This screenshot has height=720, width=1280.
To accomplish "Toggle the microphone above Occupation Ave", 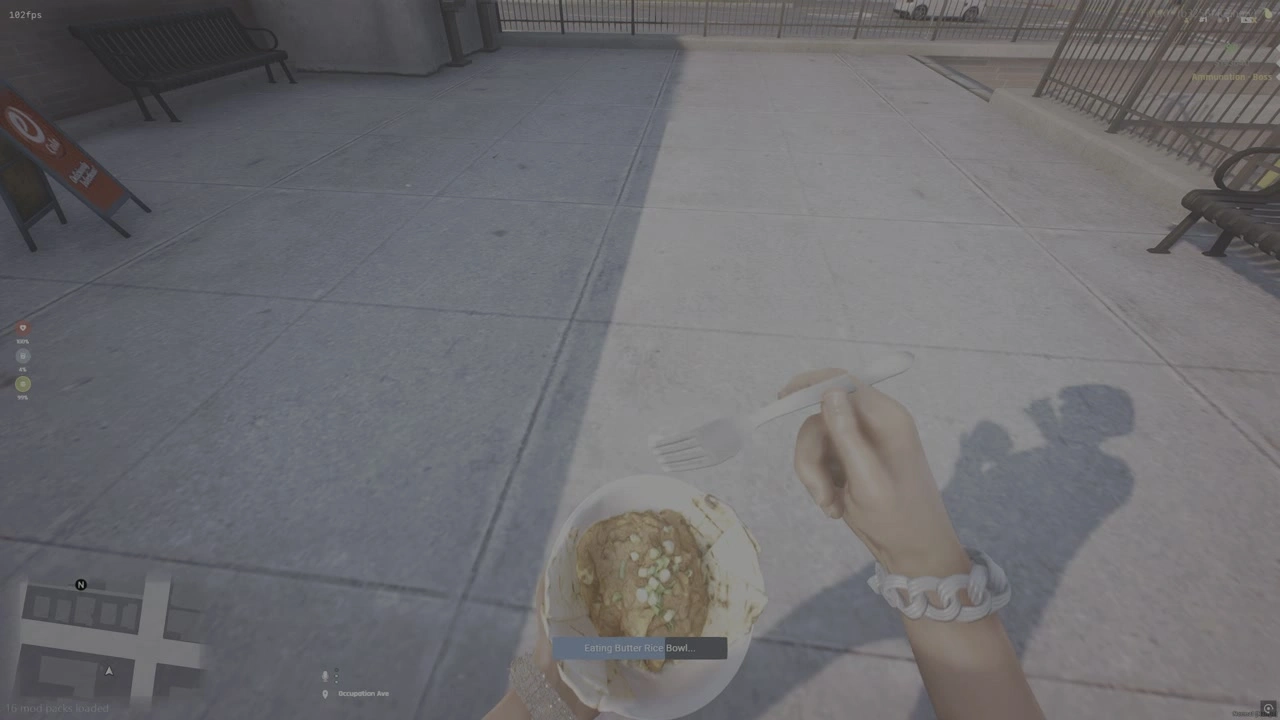I will 324,675.
